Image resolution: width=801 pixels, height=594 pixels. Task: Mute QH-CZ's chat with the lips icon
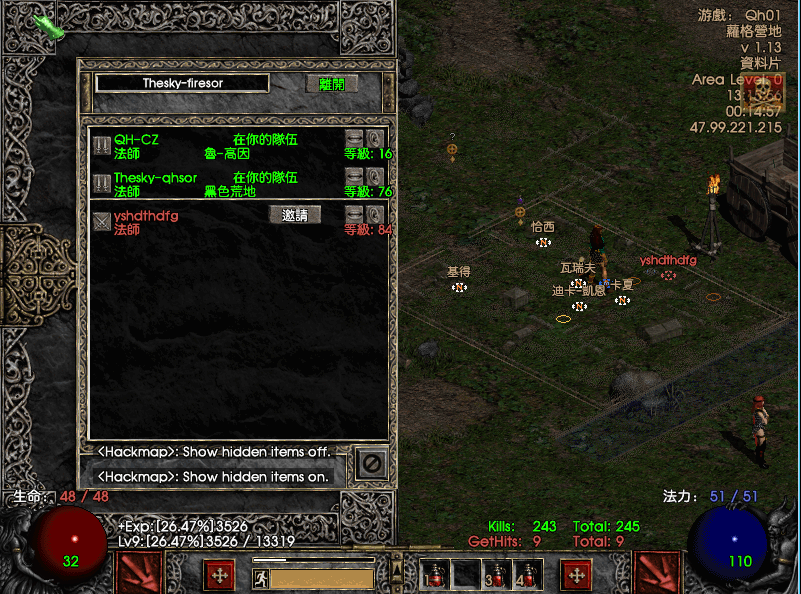click(x=354, y=138)
